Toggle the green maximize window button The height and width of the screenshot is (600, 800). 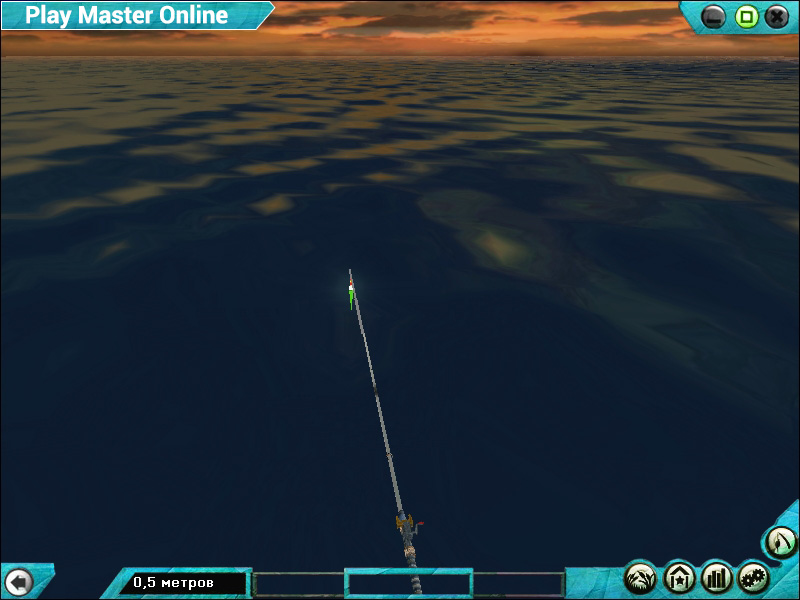(746, 16)
